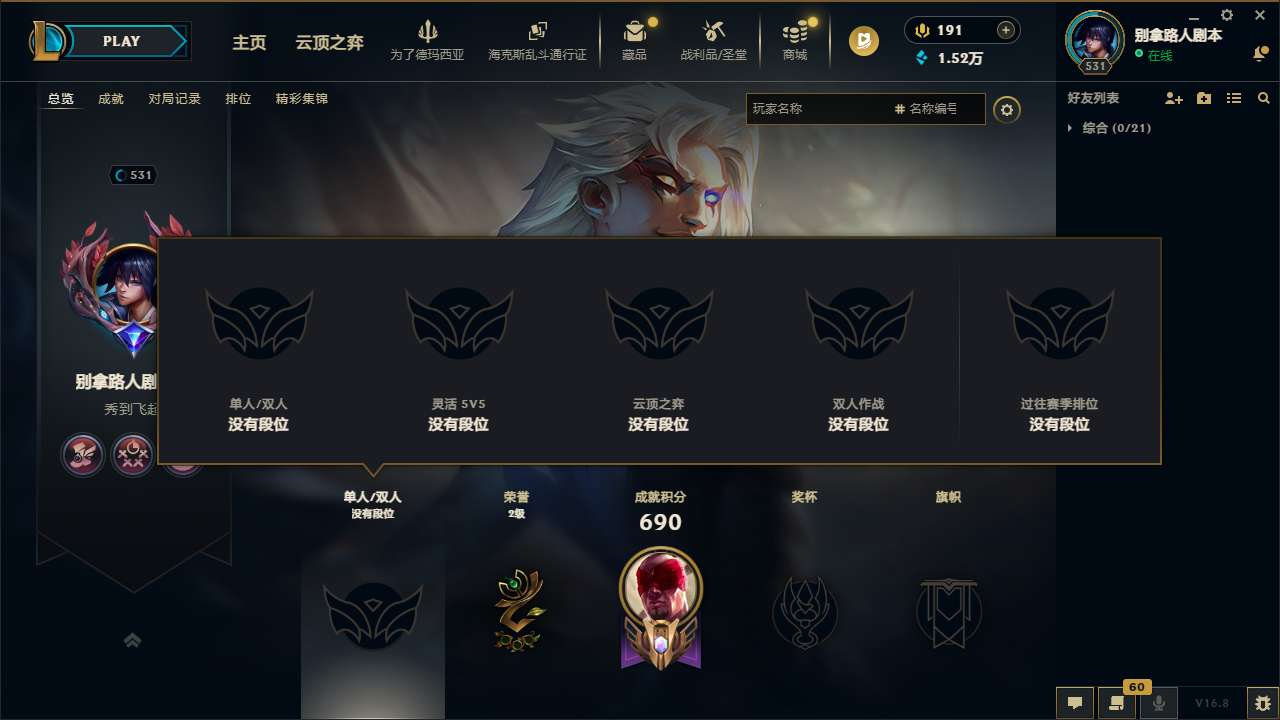Screen dimensions: 1280x720
Task: Open the 商城 store
Action: point(795,40)
